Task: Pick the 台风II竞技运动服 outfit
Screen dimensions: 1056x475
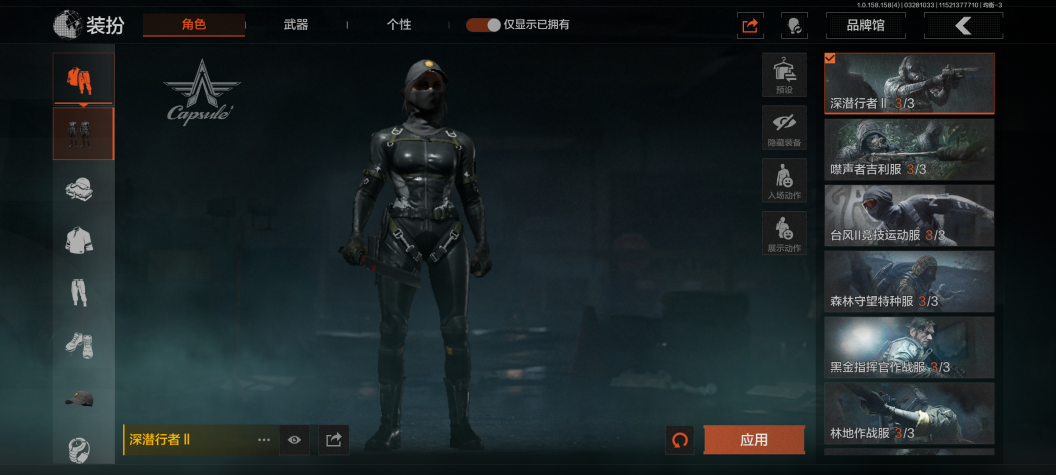Action: point(909,215)
